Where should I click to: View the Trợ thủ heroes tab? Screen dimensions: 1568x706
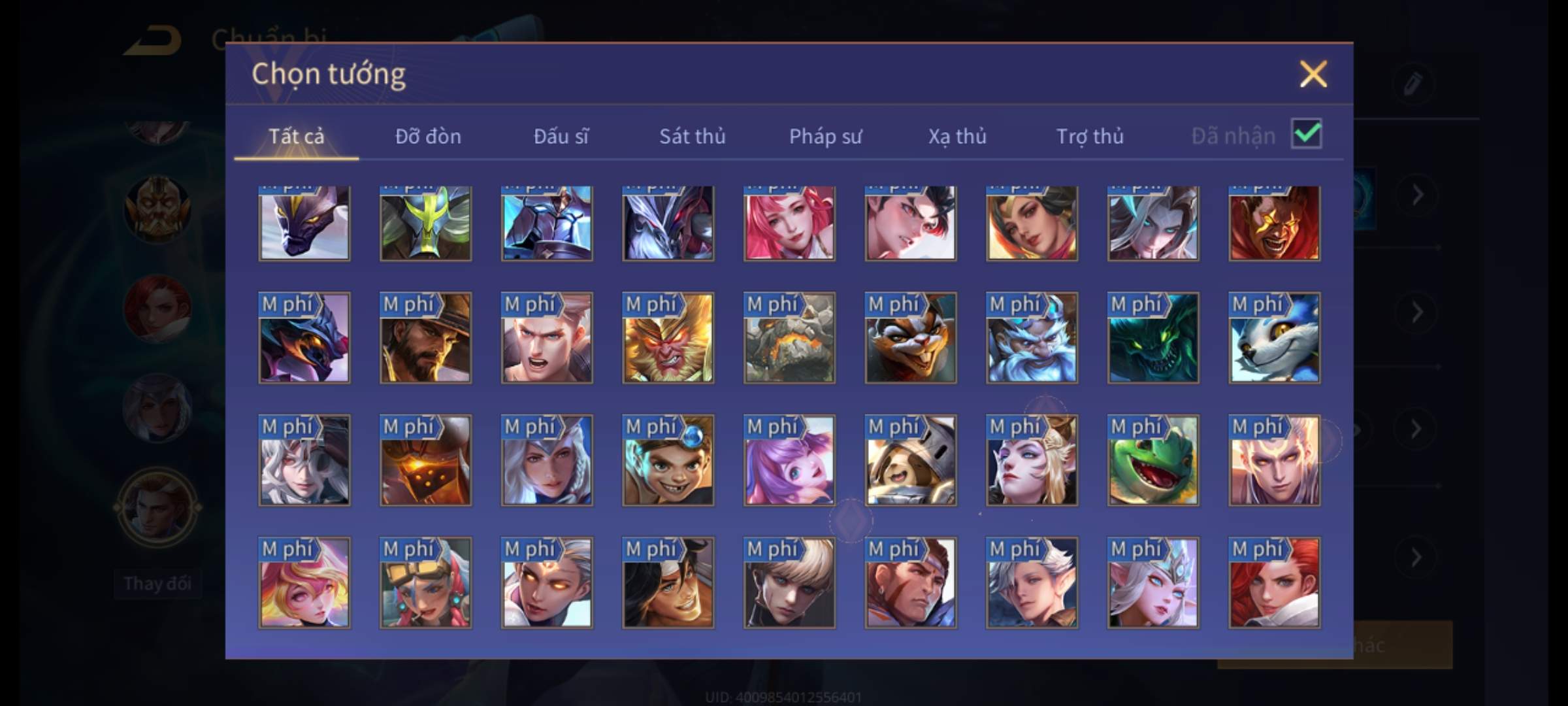tap(1090, 136)
